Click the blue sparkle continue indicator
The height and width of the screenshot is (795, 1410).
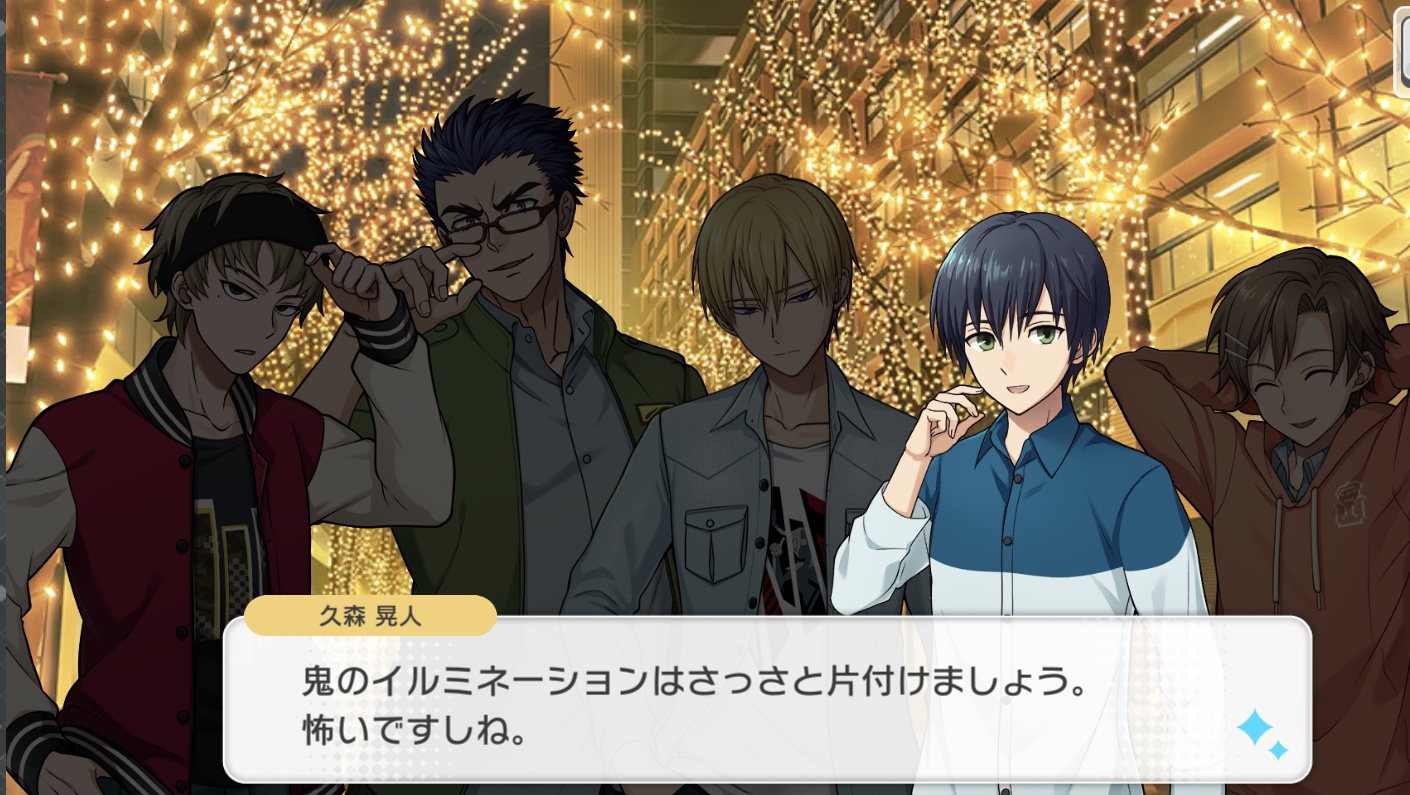tap(1261, 735)
